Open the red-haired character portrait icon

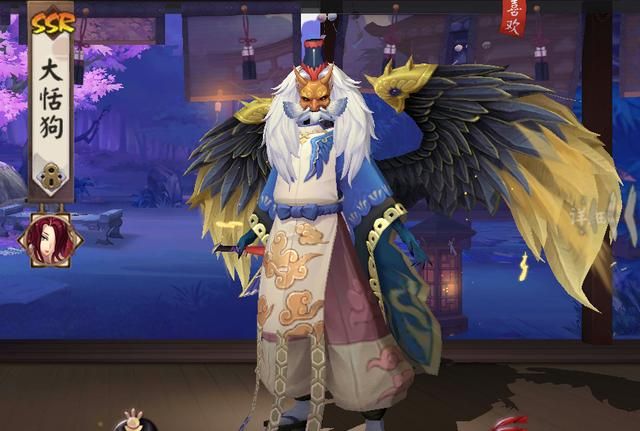click(45, 241)
